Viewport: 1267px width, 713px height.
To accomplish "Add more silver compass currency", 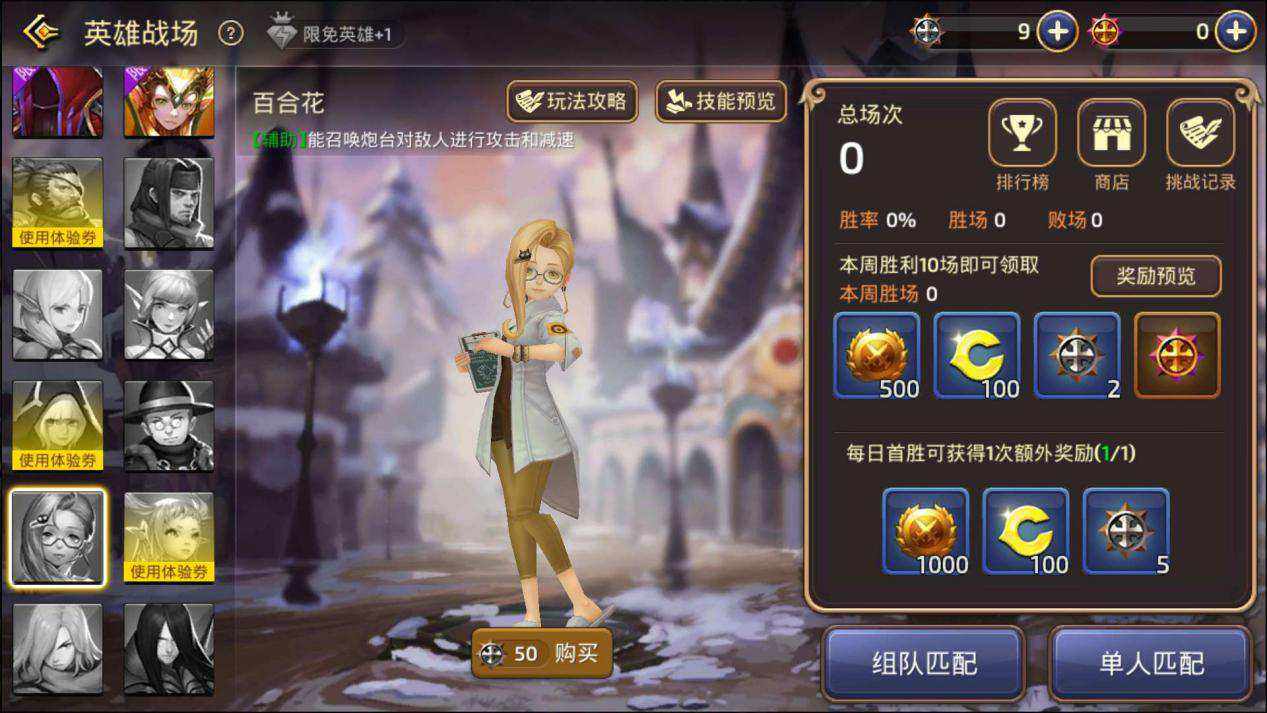I will coord(1057,32).
